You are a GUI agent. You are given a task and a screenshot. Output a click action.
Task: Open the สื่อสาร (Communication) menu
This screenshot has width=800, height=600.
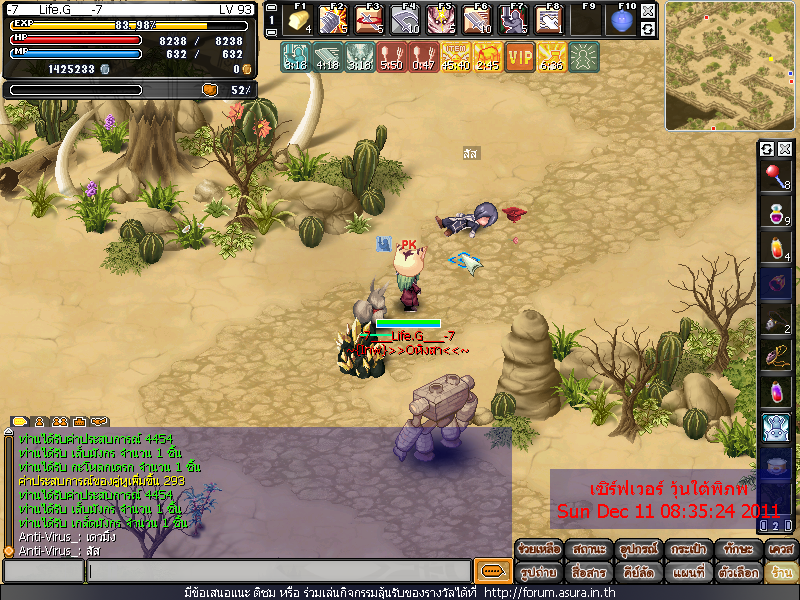tap(588, 573)
